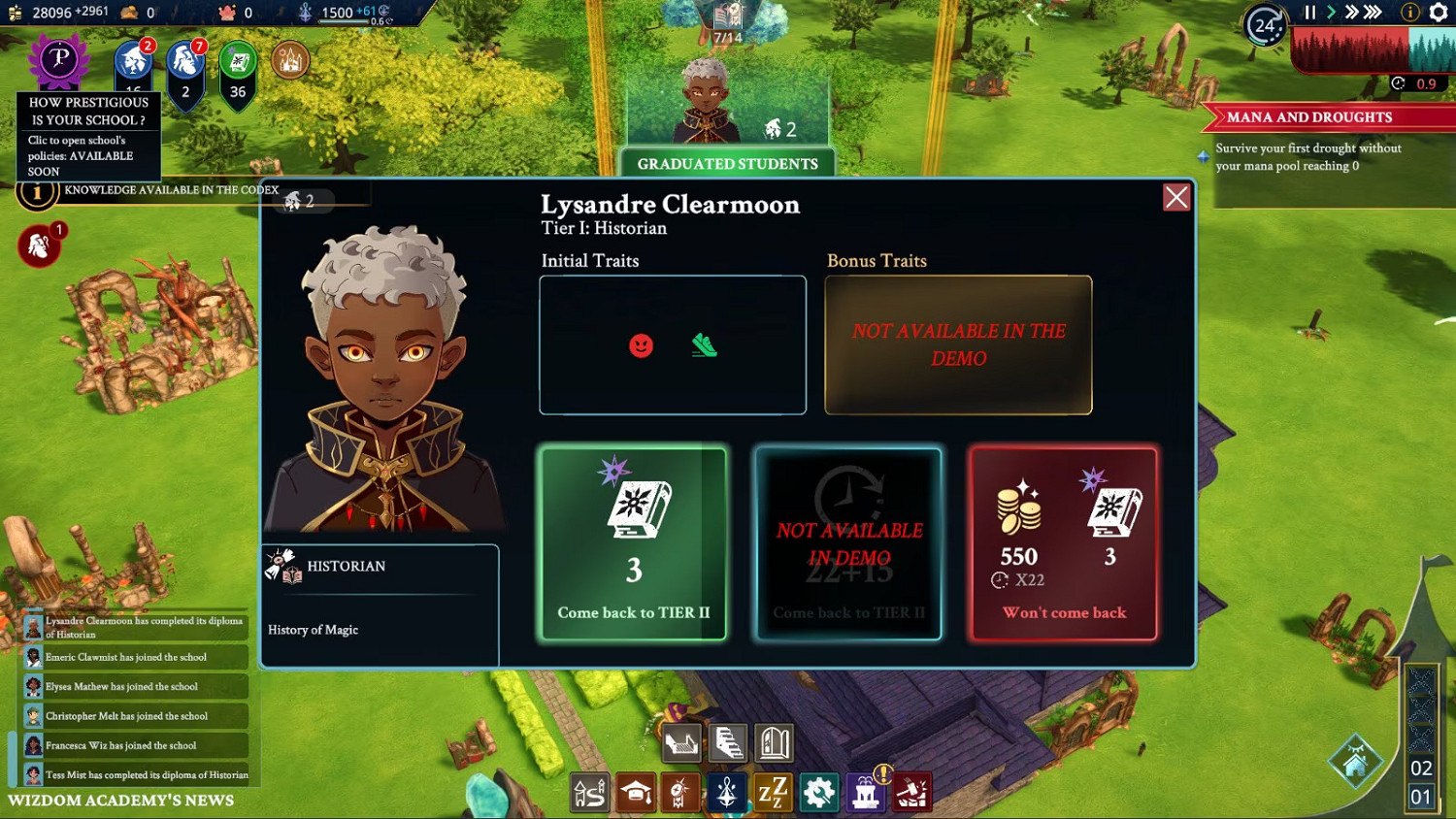Open the settings gear in top-right corner
The image size is (1456, 819).
pos(1438,13)
